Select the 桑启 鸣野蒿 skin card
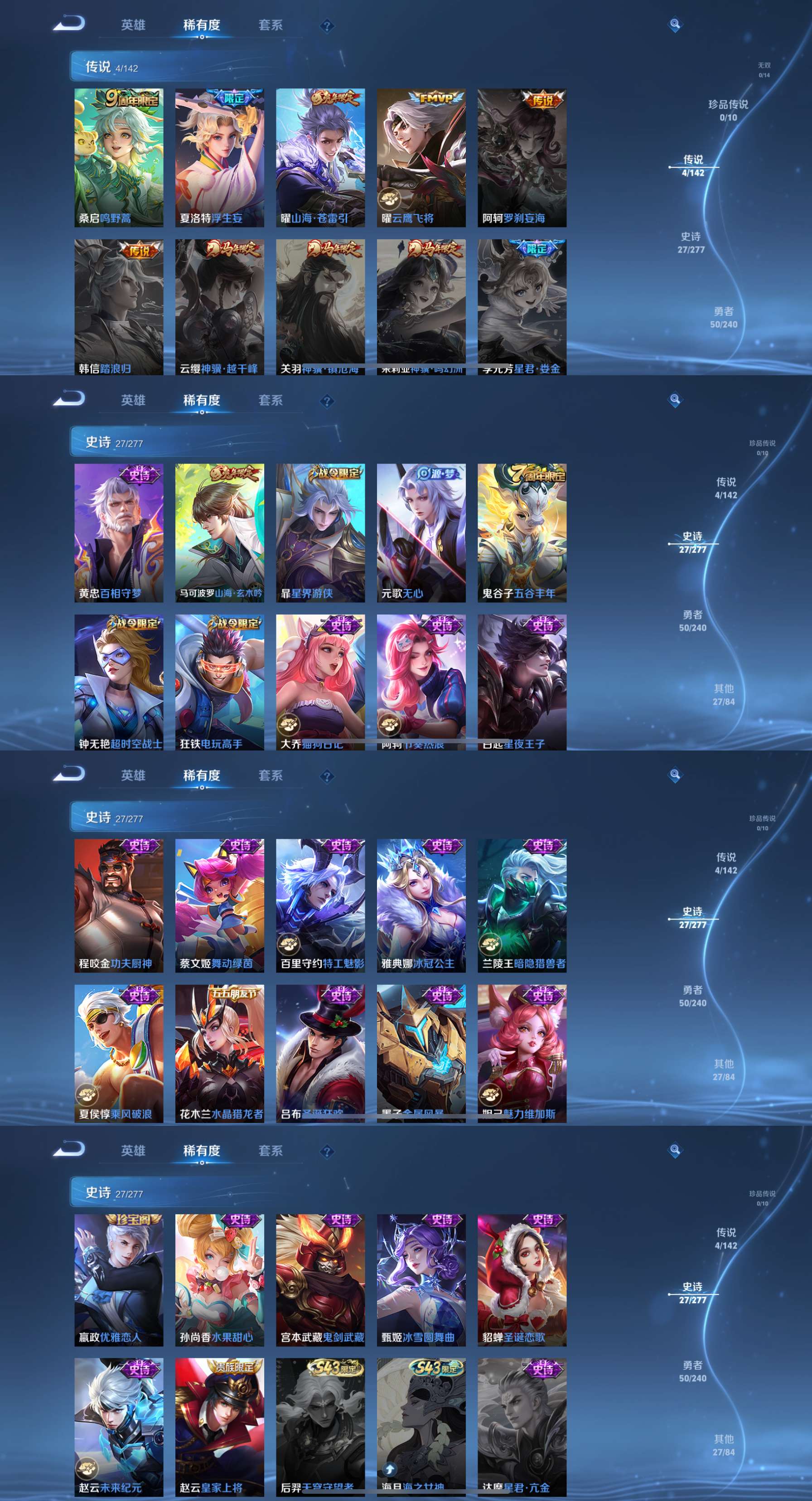 tap(119, 157)
